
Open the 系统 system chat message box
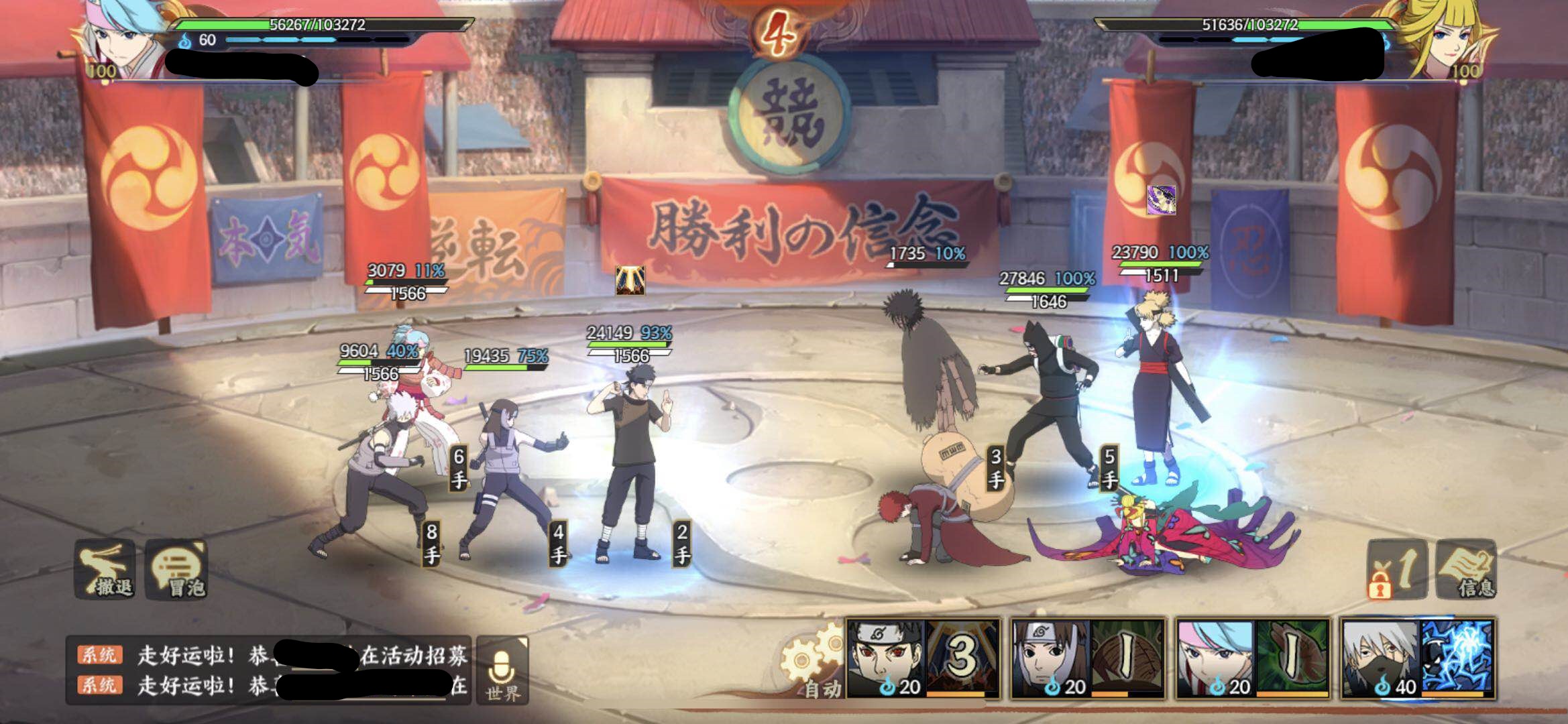(268, 670)
